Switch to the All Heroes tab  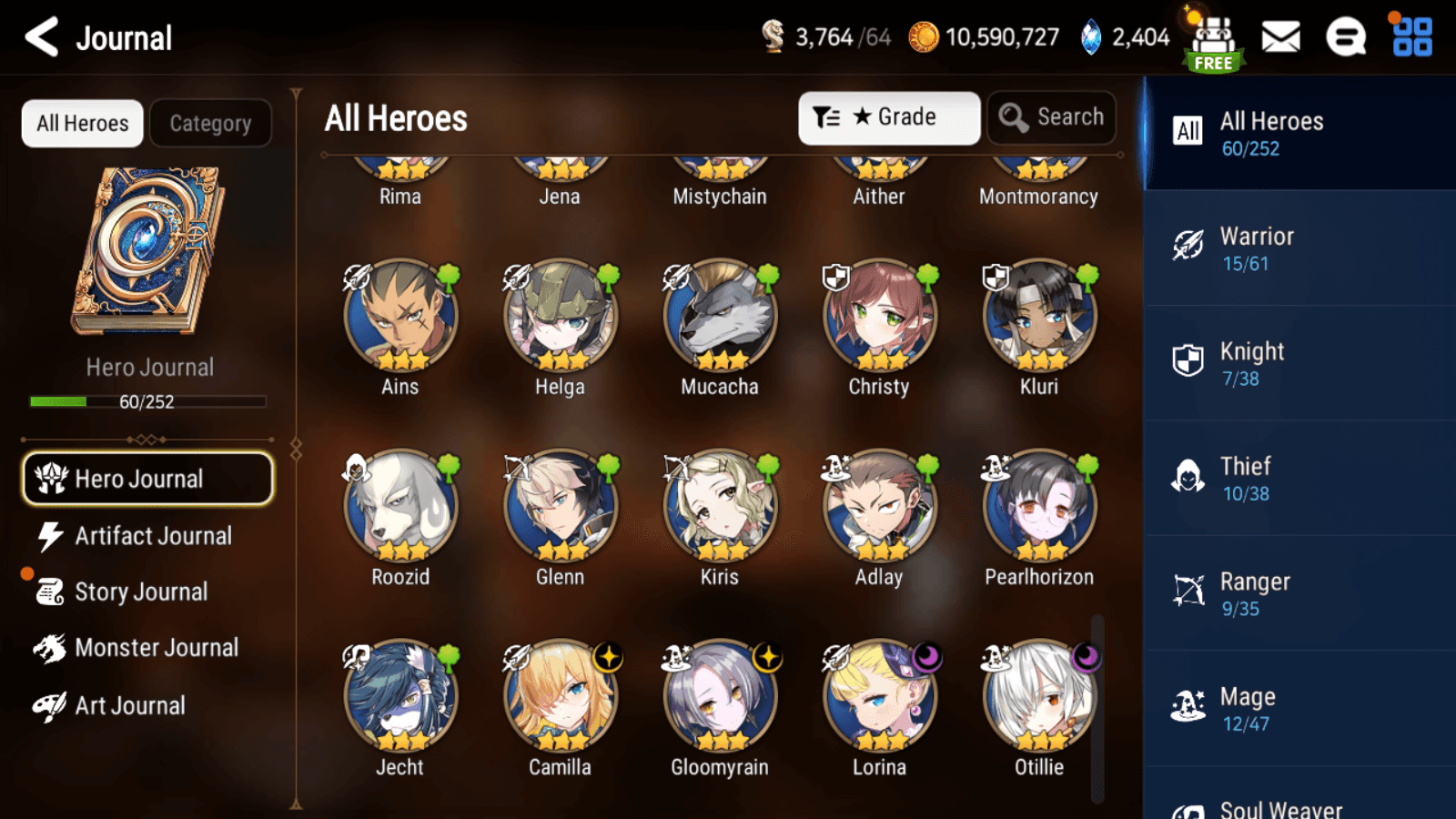(x=81, y=123)
